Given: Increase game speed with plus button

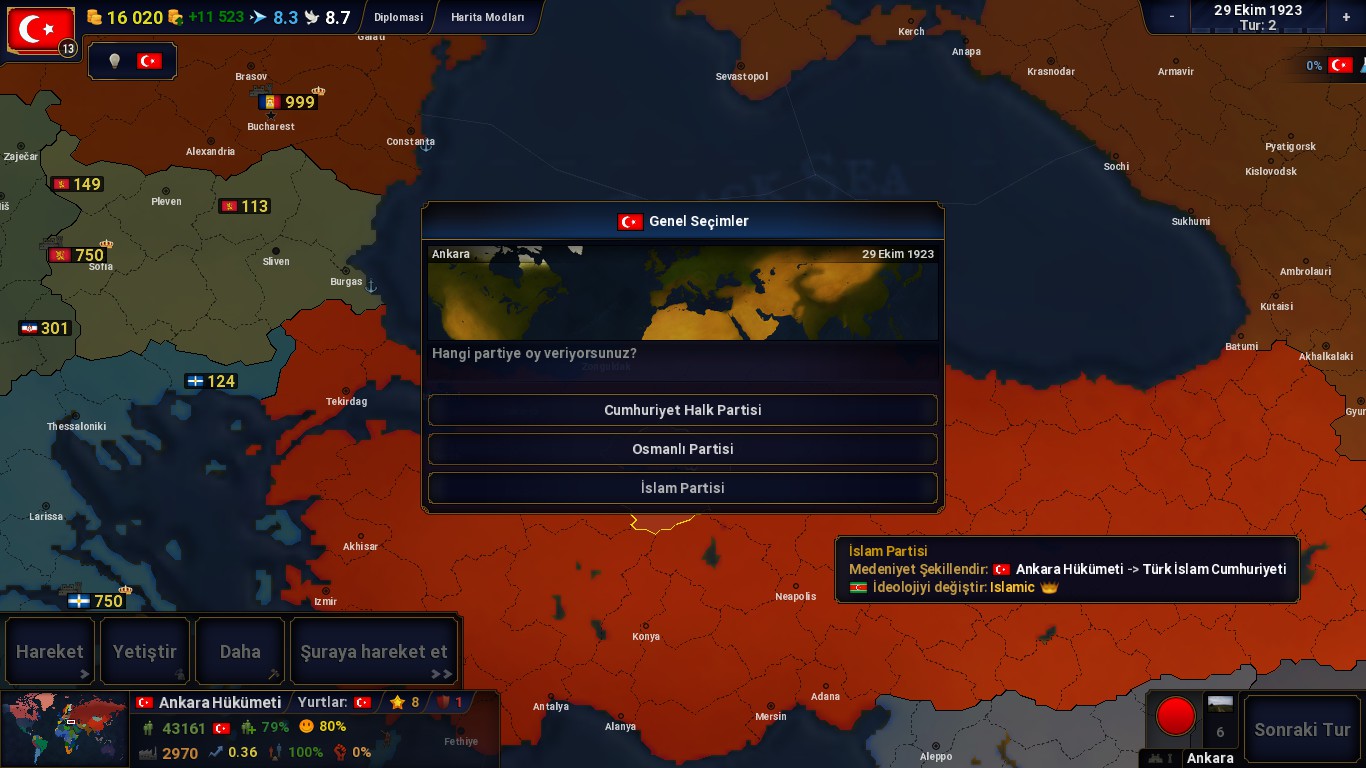Looking at the screenshot, I should (x=1346, y=17).
